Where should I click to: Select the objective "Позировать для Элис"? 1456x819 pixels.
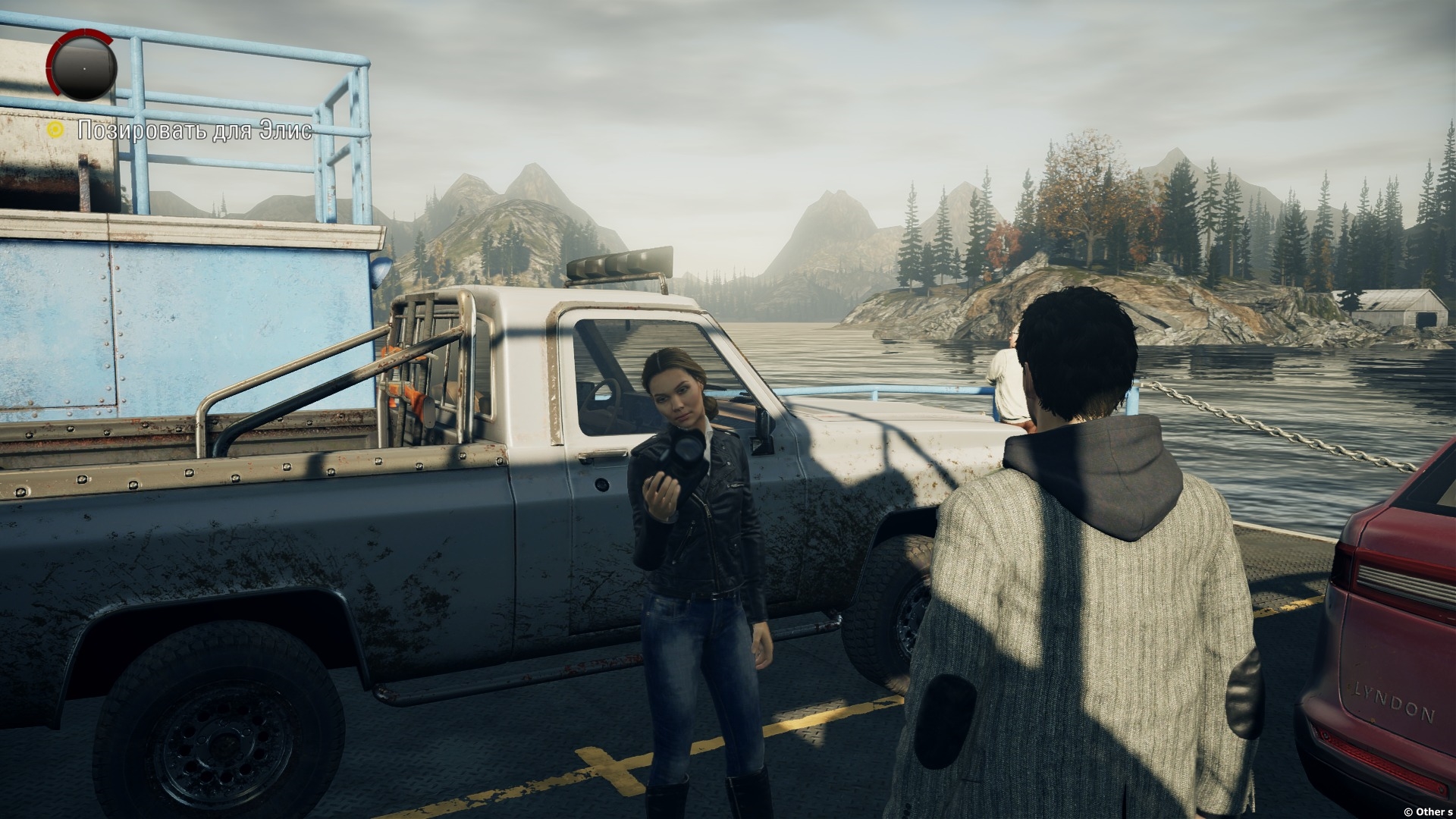[194, 130]
